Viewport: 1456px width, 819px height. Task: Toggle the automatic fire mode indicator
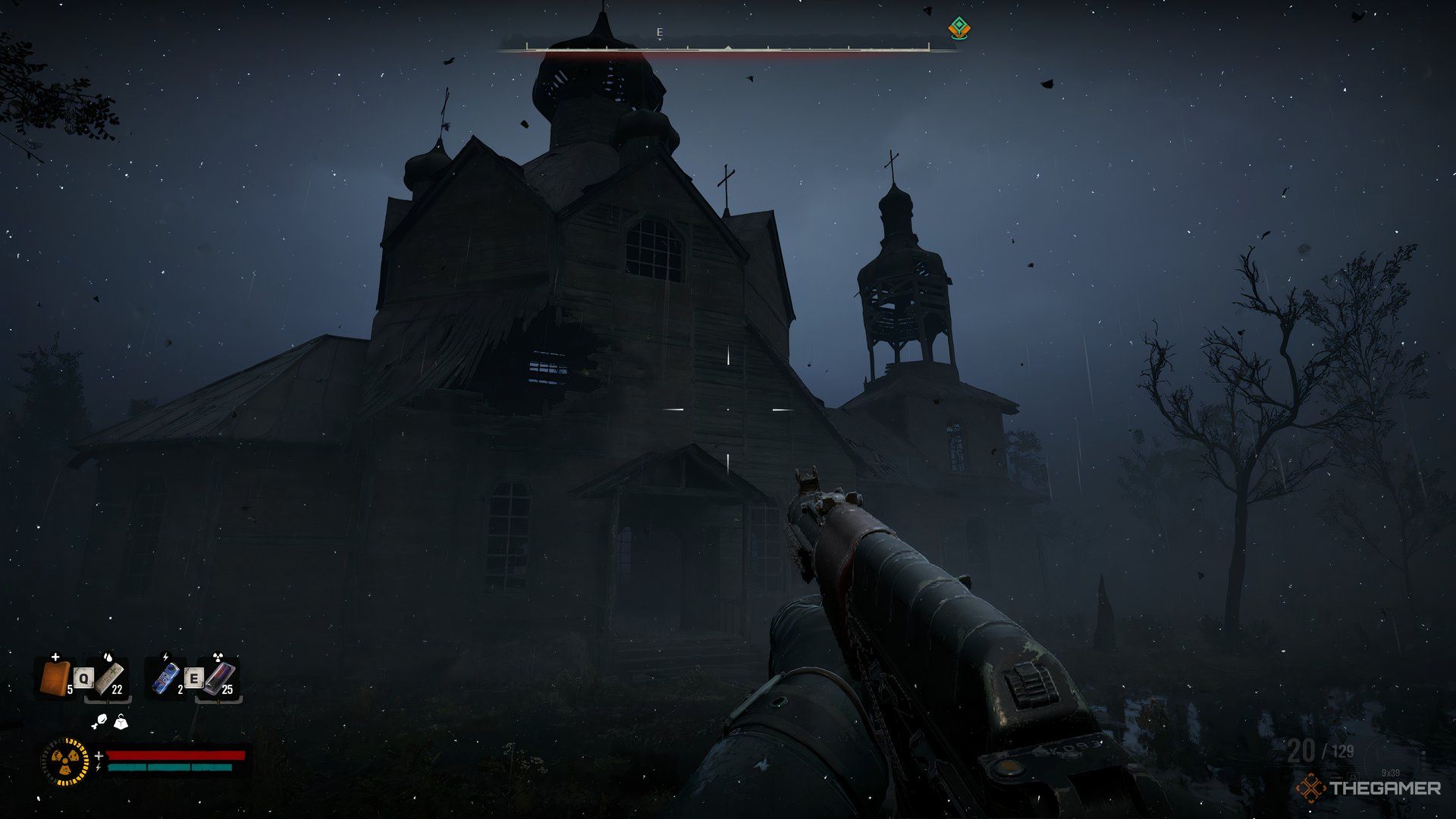[x=1354, y=778]
